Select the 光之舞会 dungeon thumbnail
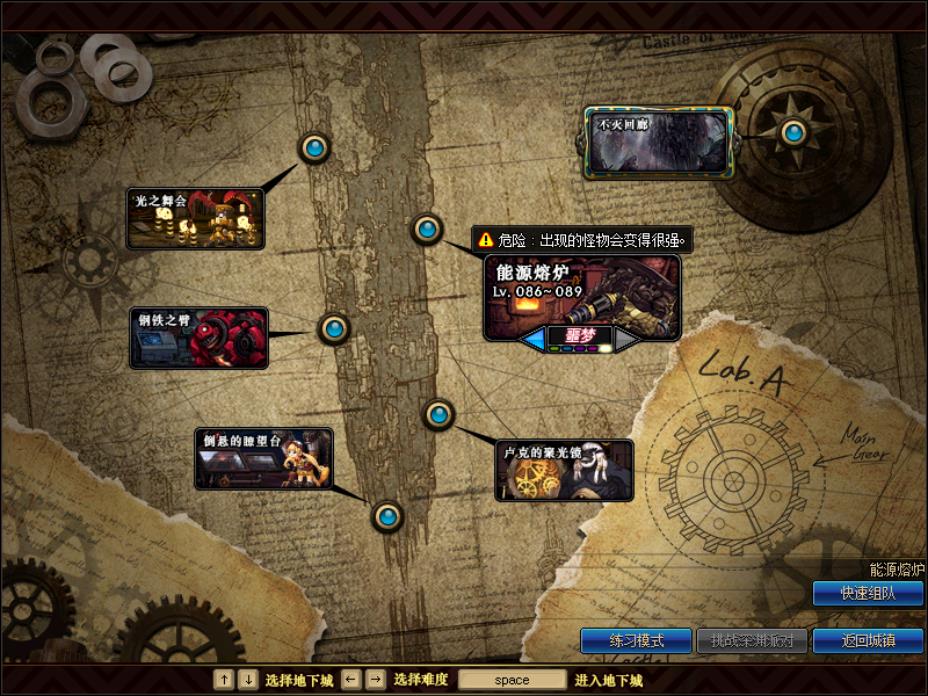The height and width of the screenshot is (696, 928). pyautogui.click(x=196, y=218)
